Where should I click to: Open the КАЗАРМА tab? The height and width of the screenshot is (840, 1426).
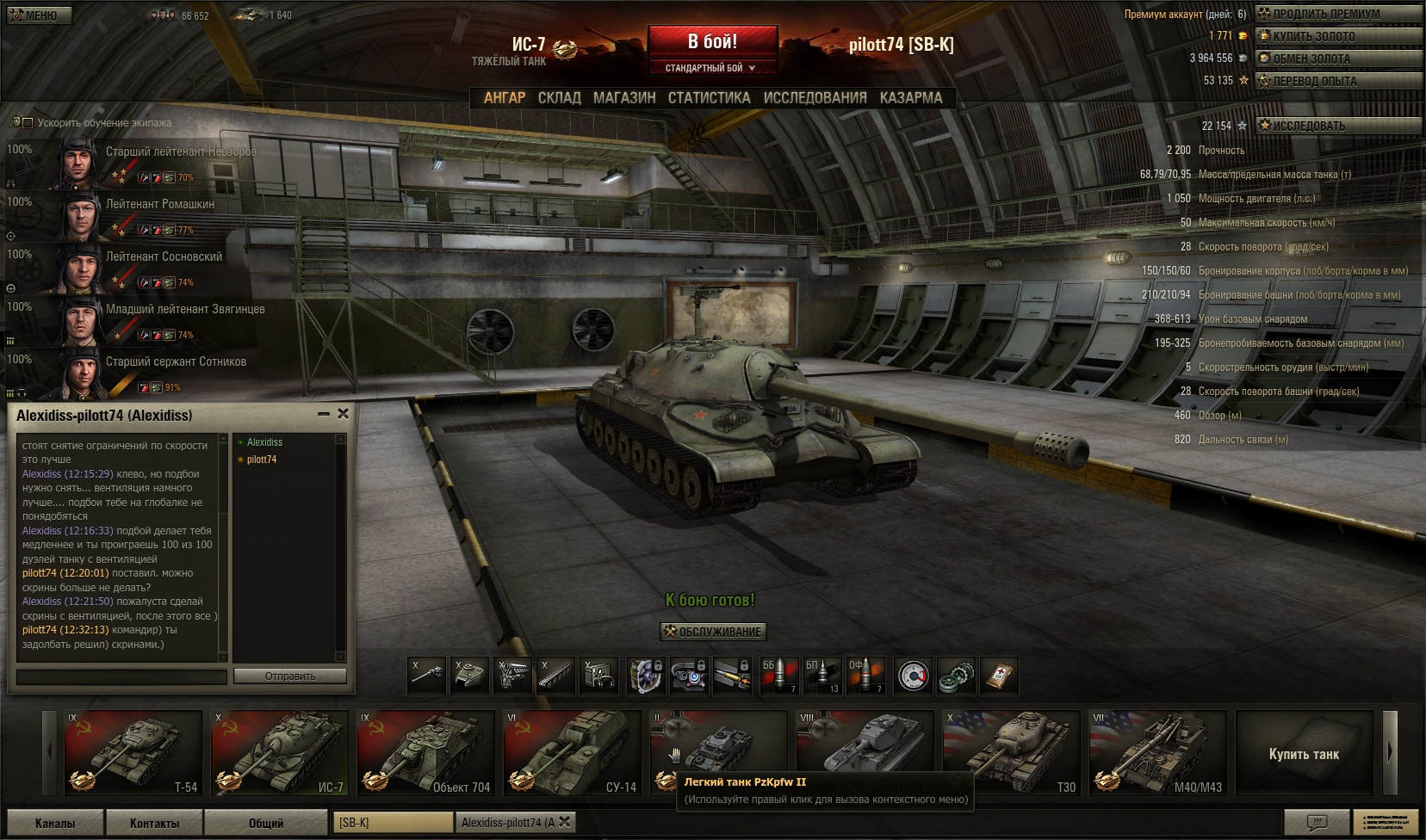coord(911,97)
